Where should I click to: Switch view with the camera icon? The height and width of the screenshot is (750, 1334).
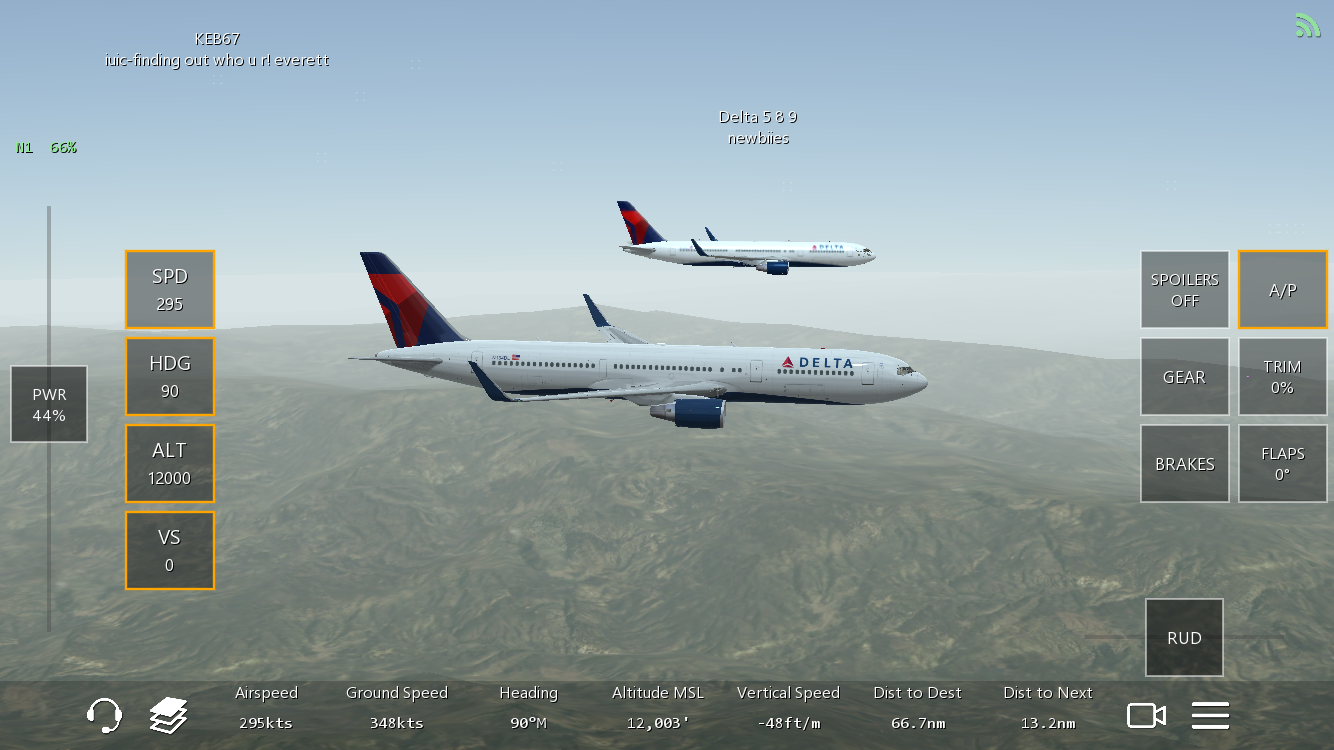(1147, 716)
